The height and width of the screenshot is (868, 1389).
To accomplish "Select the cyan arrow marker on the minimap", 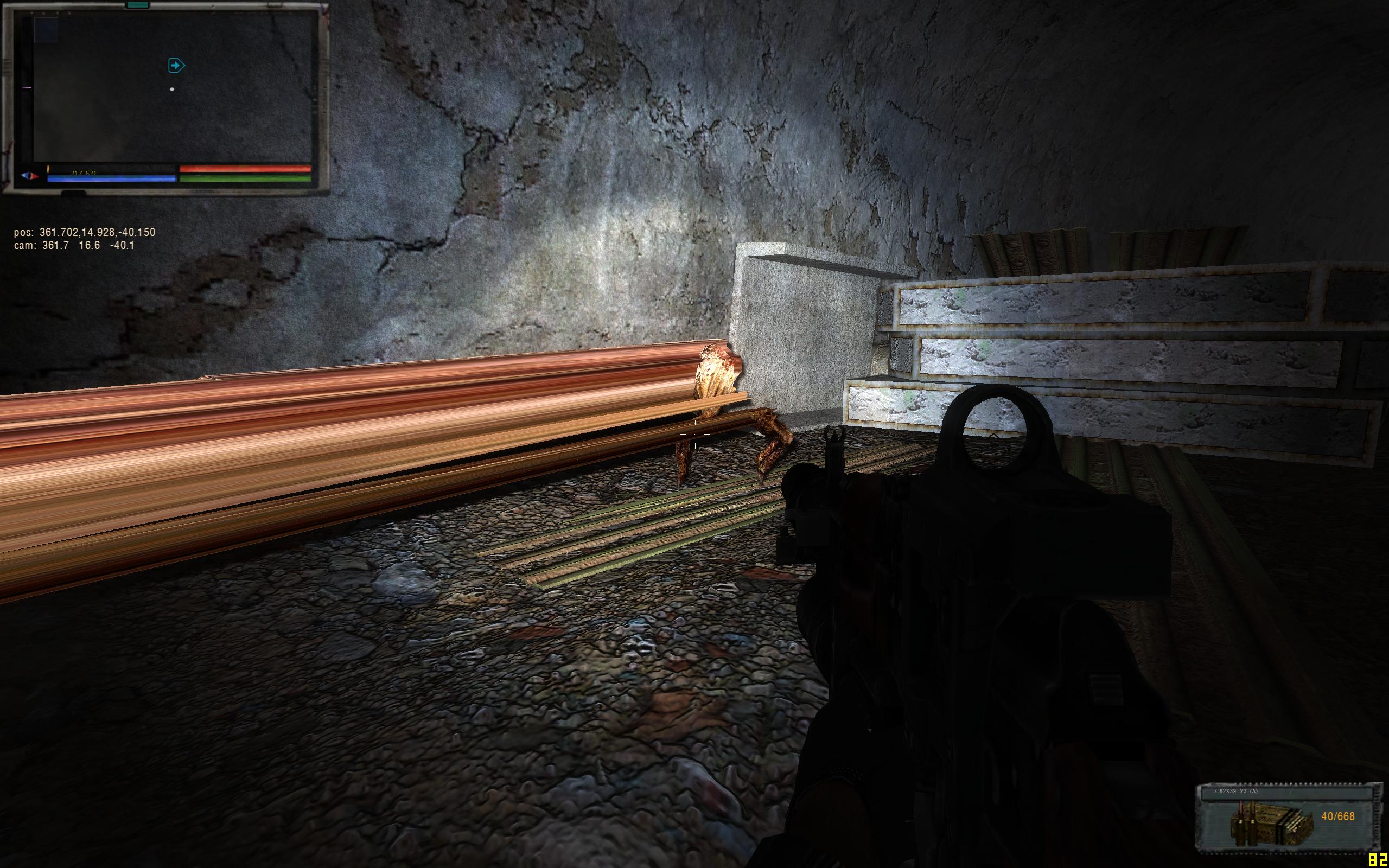I will tap(176, 66).
